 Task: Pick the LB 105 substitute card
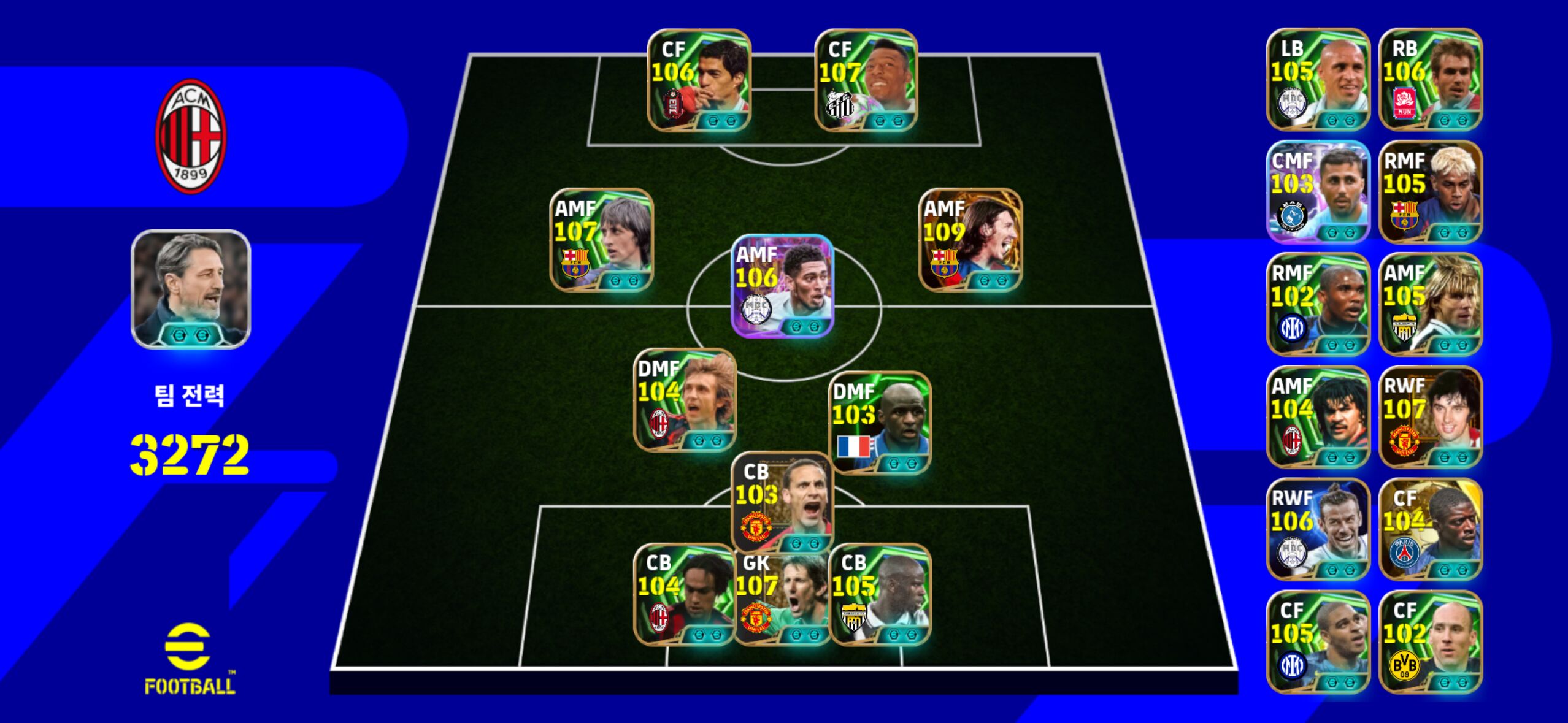coord(1318,80)
